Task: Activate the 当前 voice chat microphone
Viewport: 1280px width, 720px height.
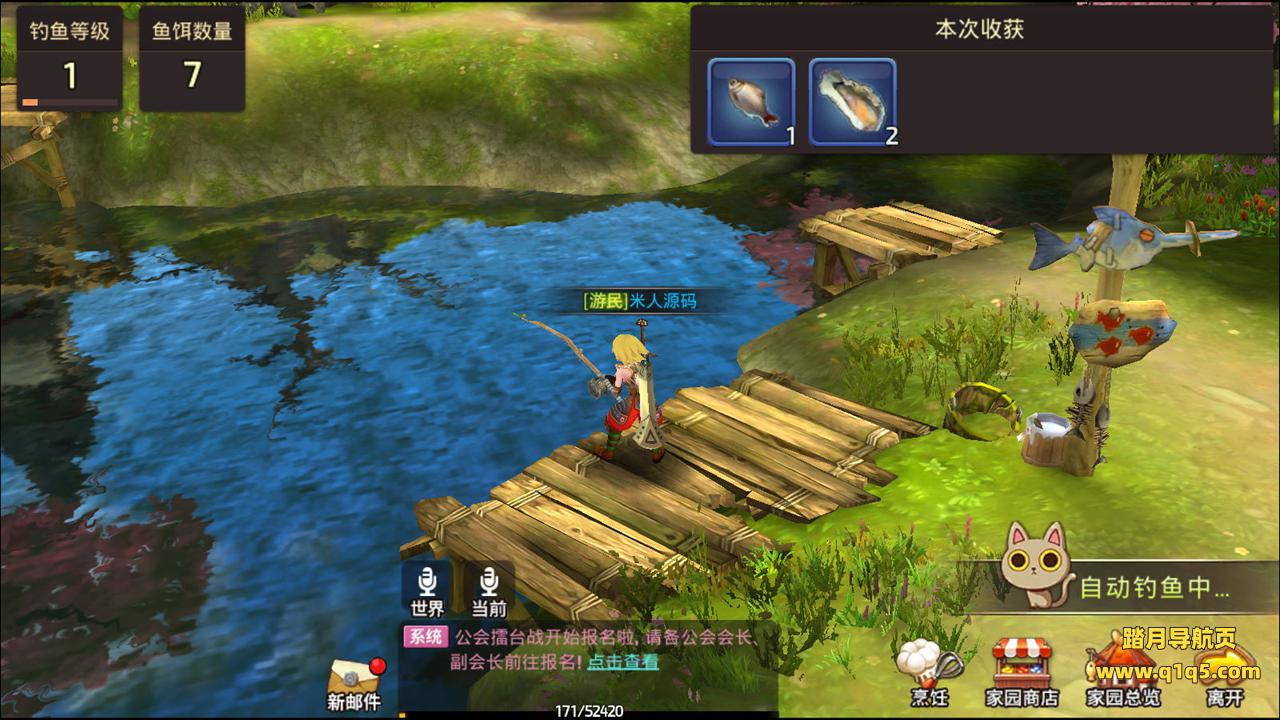Action: tap(488, 589)
